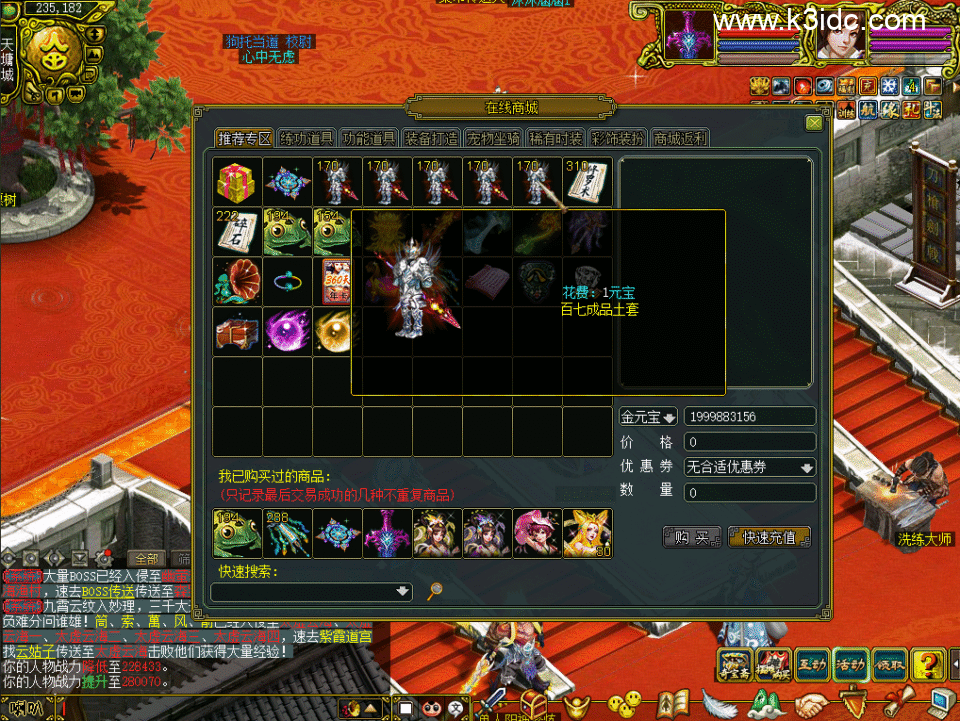View the 商城返利 tab
This screenshot has height=721, width=960.
(x=680, y=138)
